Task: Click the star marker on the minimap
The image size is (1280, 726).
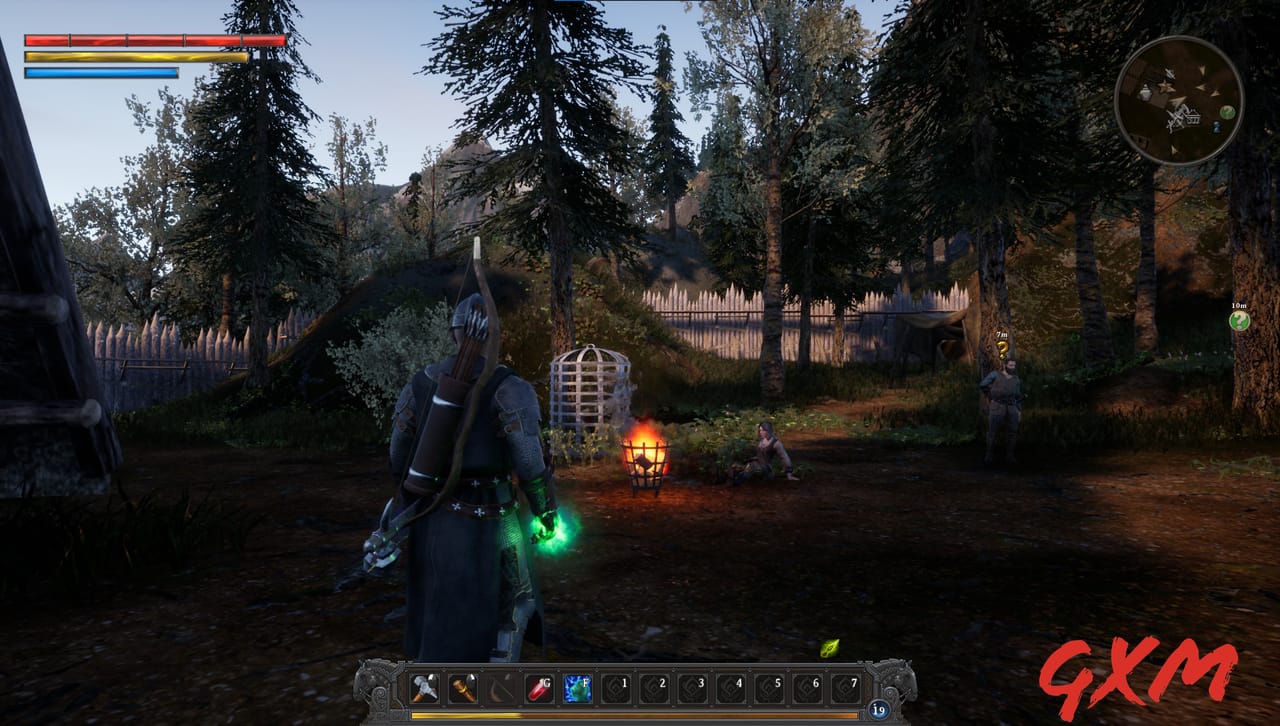Action: tap(1165, 87)
